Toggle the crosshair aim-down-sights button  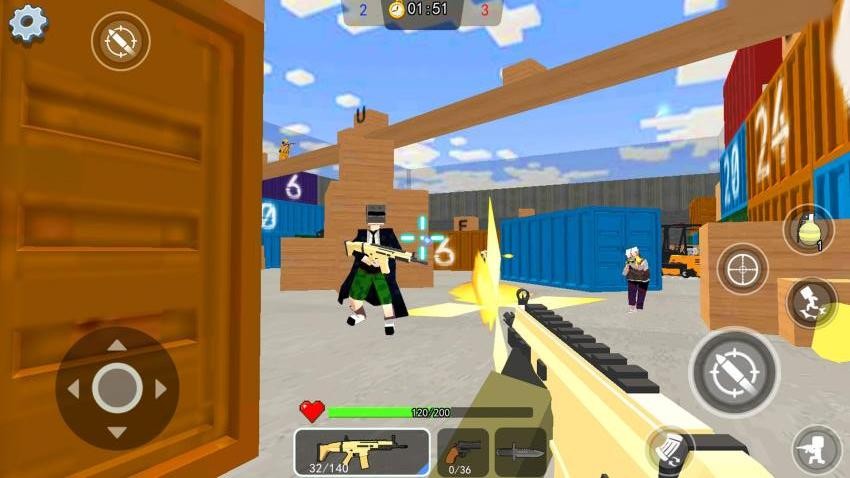(x=743, y=268)
